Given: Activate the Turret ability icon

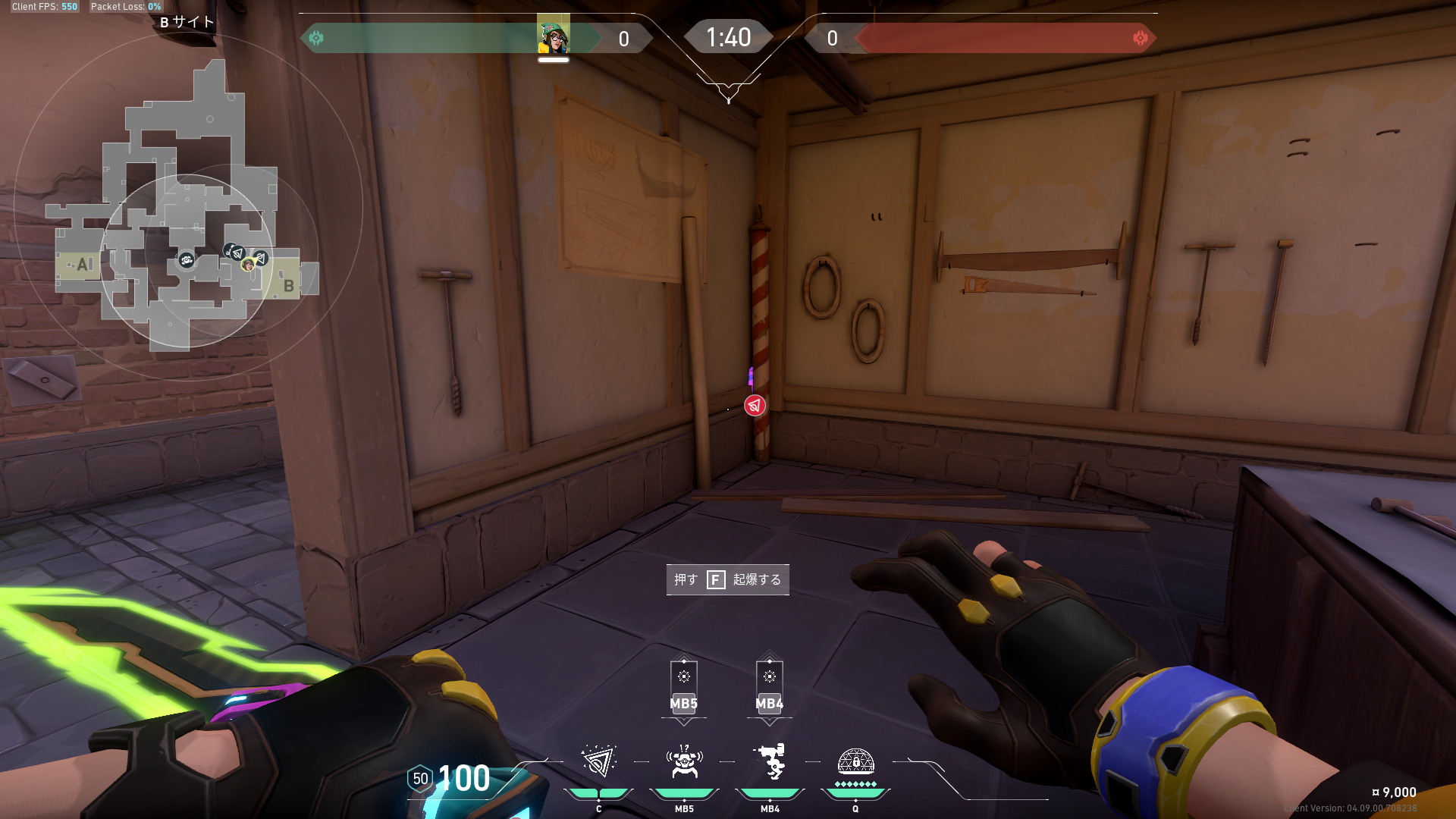Looking at the screenshot, I should pyautogui.click(x=770, y=761).
